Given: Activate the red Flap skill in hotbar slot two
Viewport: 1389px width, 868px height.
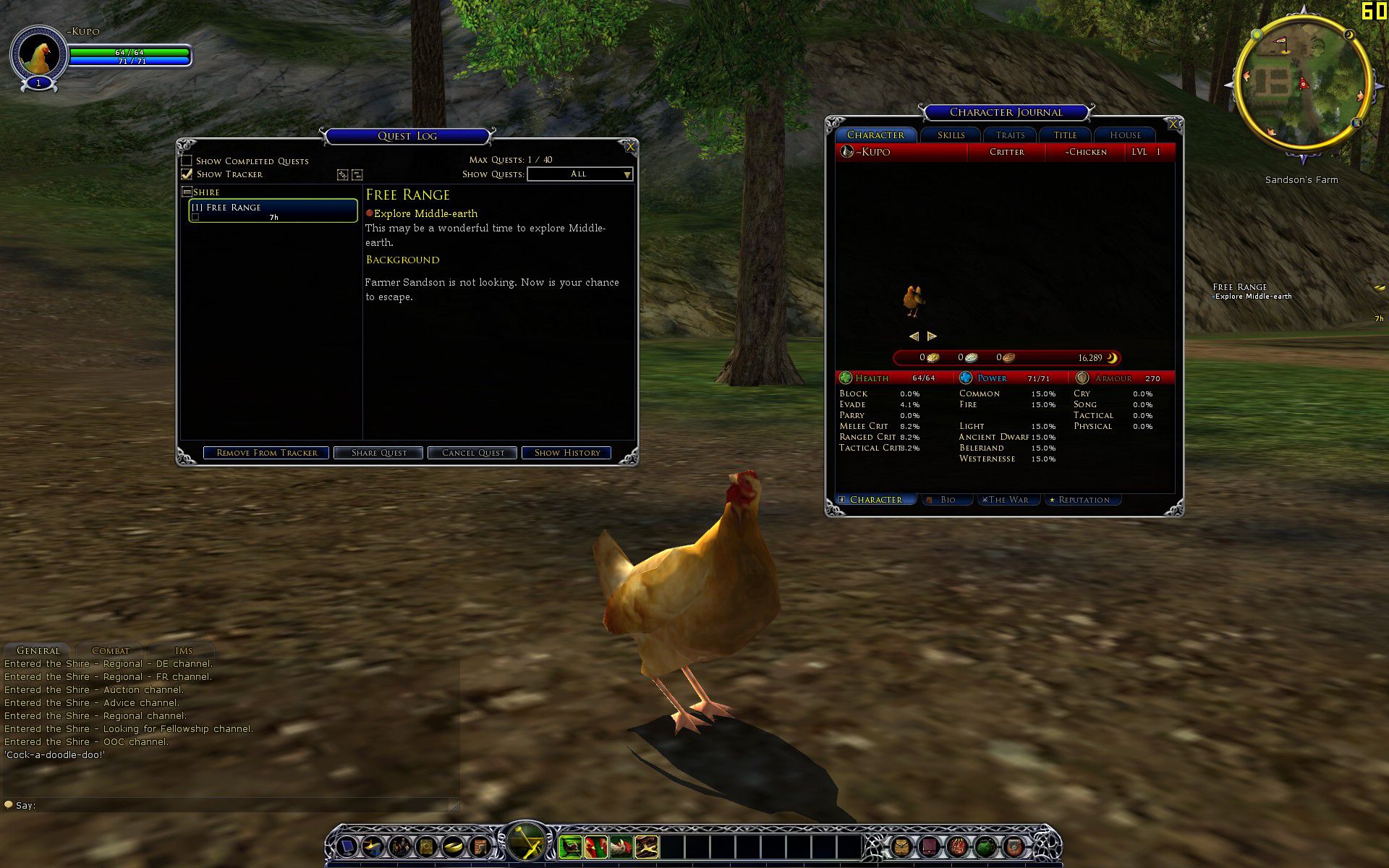Looking at the screenshot, I should (x=595, y=846).
